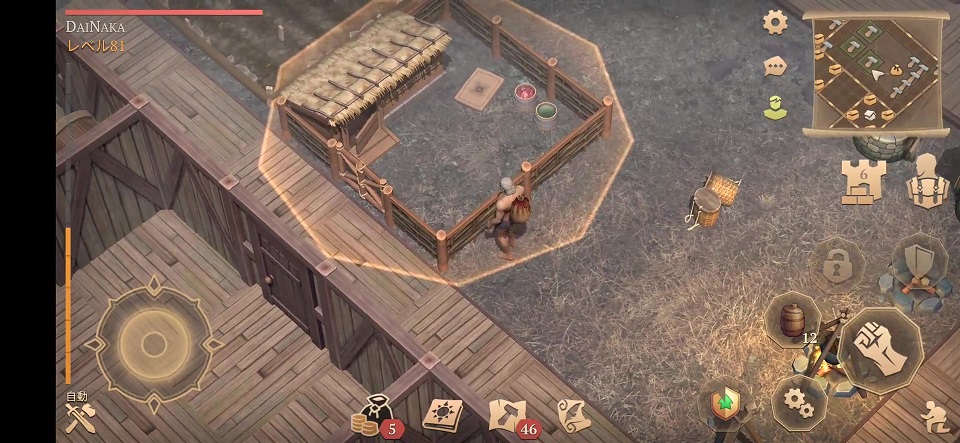This screenshot has height=443, width=960.
Task: Toggle auto mode with crossed tools
Action: [79, 415]
